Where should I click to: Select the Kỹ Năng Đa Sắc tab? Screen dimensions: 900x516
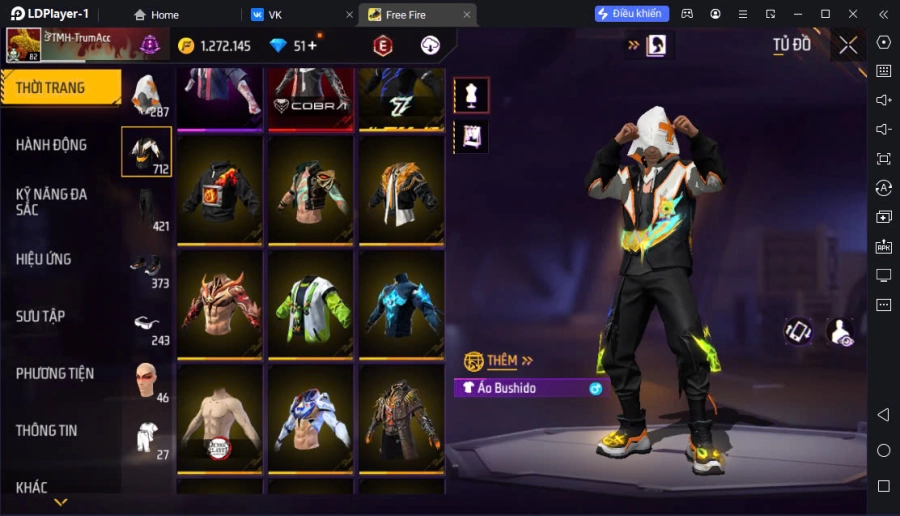[52, 201]
